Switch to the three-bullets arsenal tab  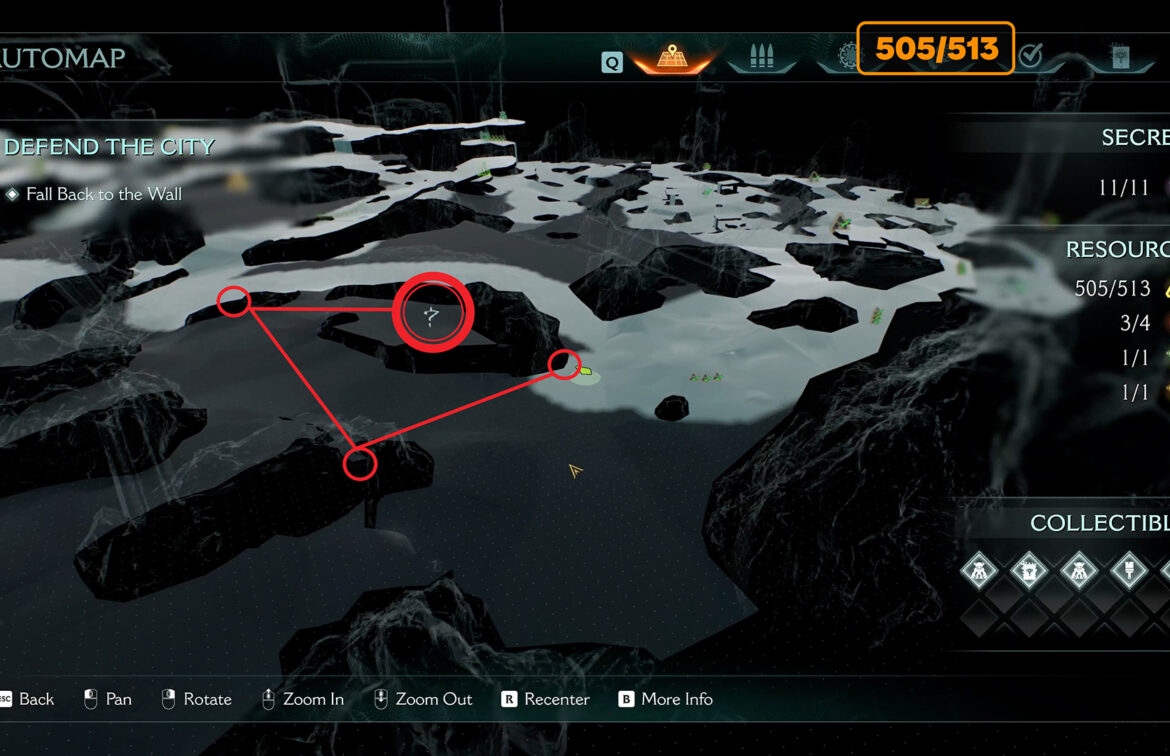762,56
